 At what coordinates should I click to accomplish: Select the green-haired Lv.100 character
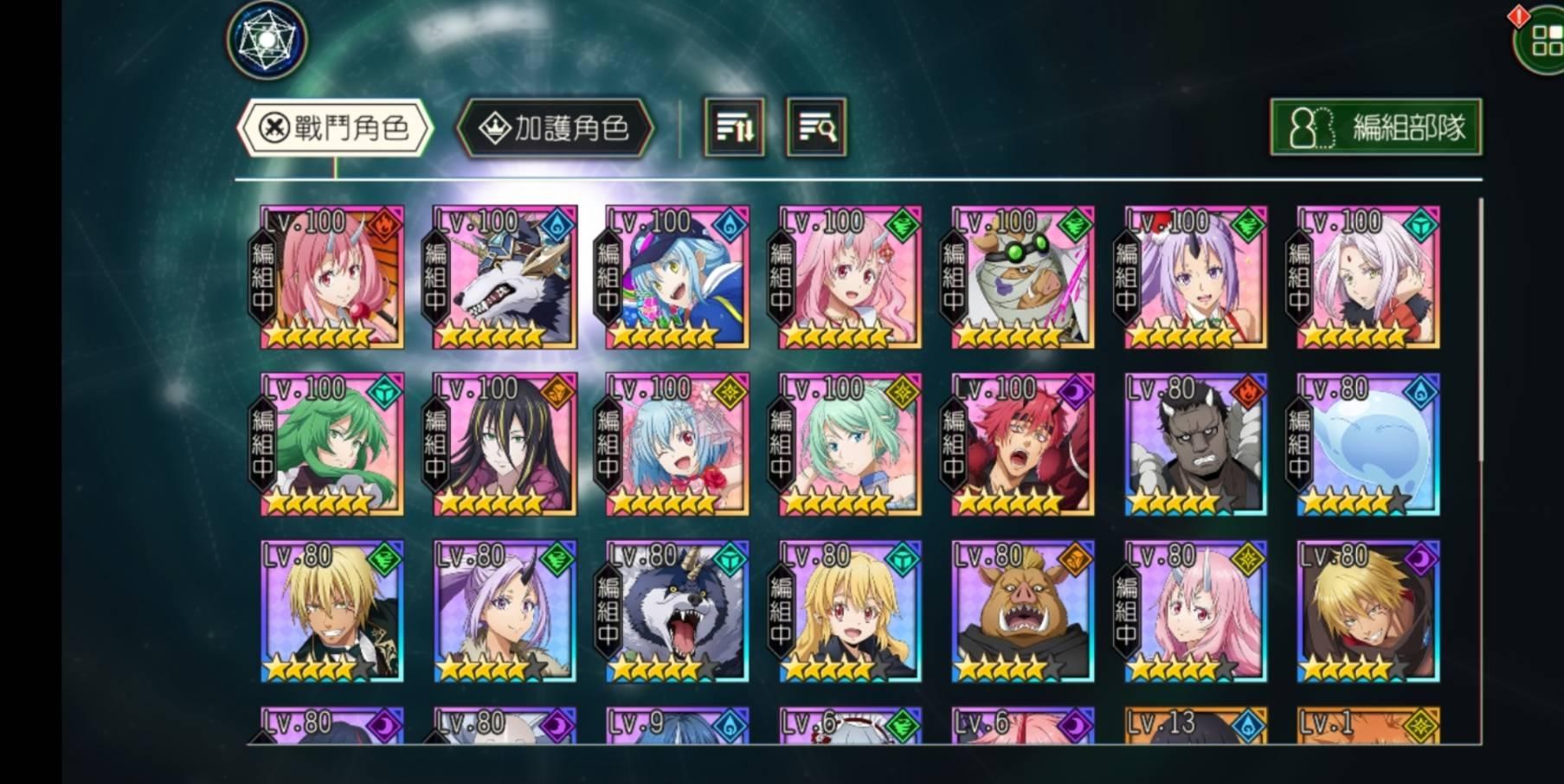332,445
